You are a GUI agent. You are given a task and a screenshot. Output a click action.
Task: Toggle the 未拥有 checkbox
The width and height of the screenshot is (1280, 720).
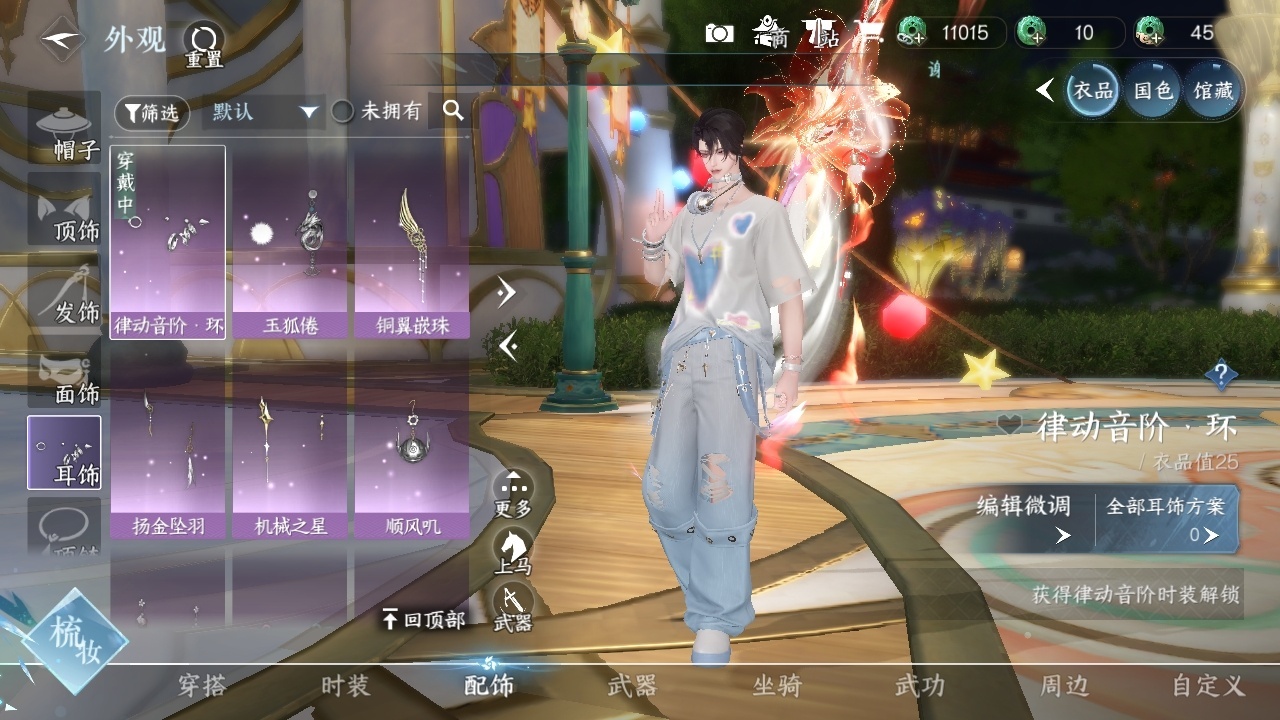[343, 112]
